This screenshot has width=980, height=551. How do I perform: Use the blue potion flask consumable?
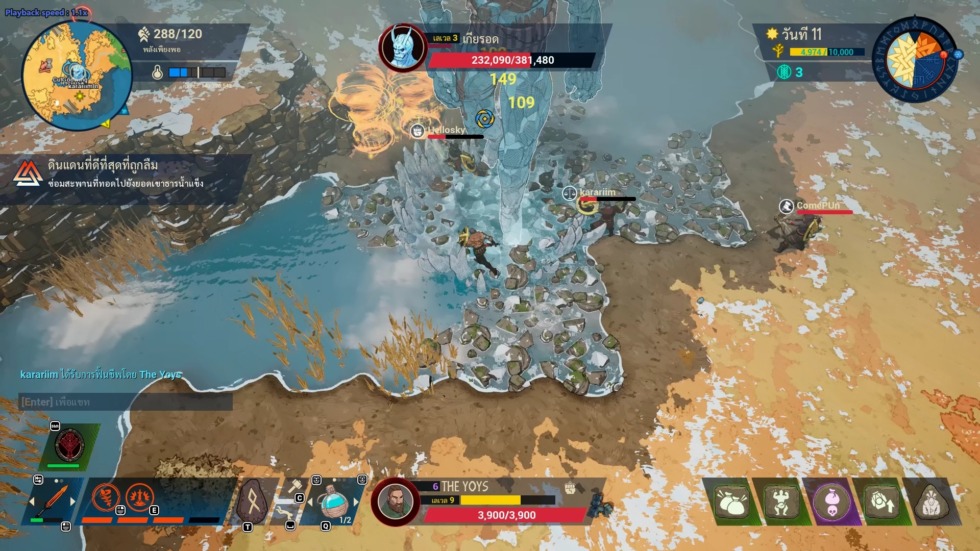335,500
